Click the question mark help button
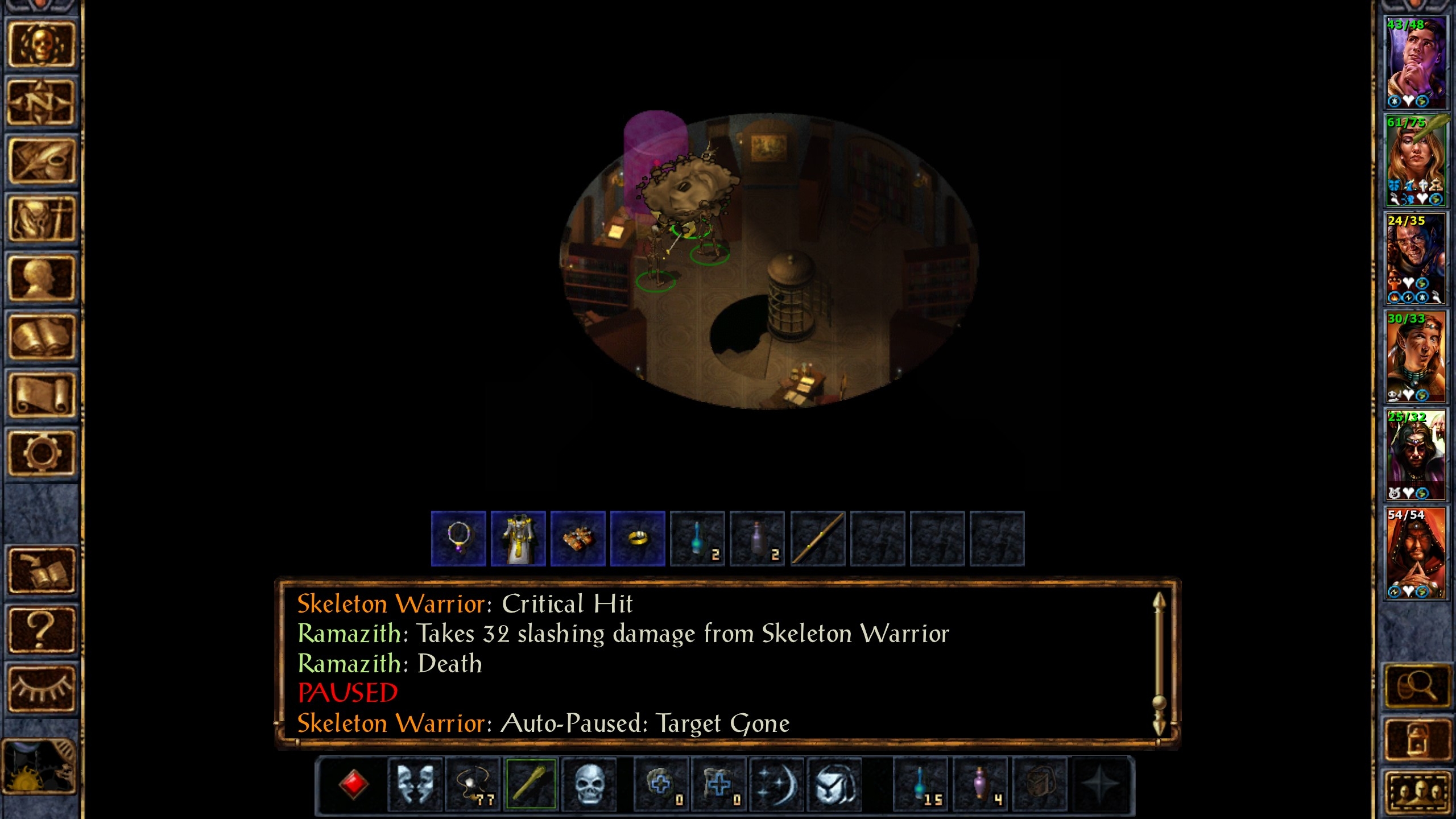The height and width of the screenshot is (819, 1456). pyautogui.click(x=41, y=629)
